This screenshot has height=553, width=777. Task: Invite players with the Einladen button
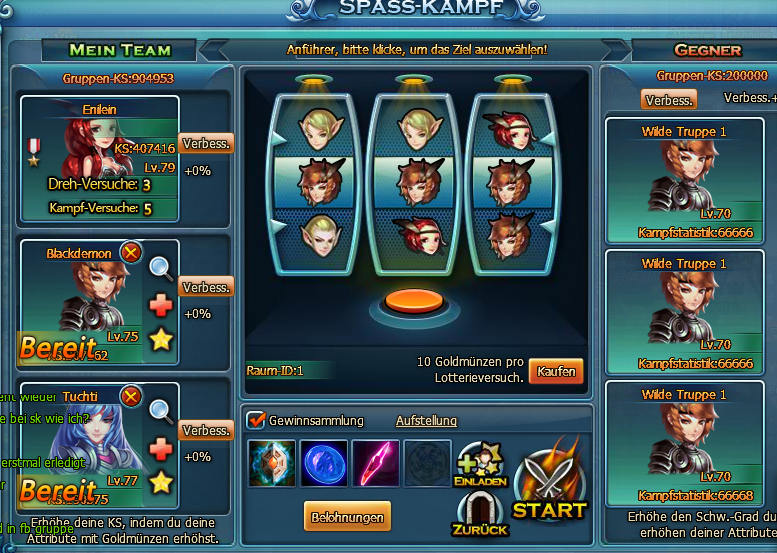coord(480,466)
